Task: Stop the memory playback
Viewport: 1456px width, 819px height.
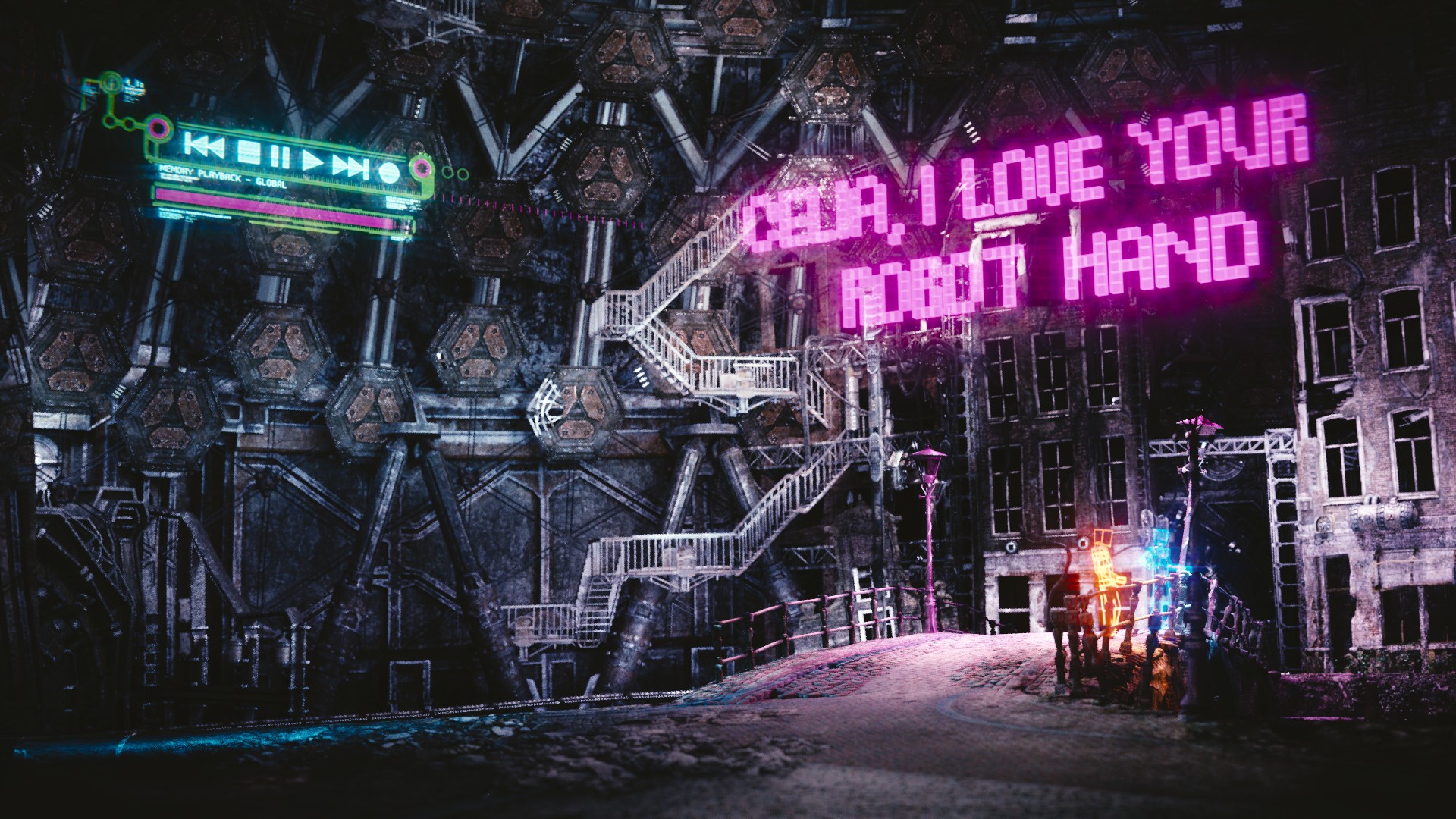Action: [x=248, y=152]
